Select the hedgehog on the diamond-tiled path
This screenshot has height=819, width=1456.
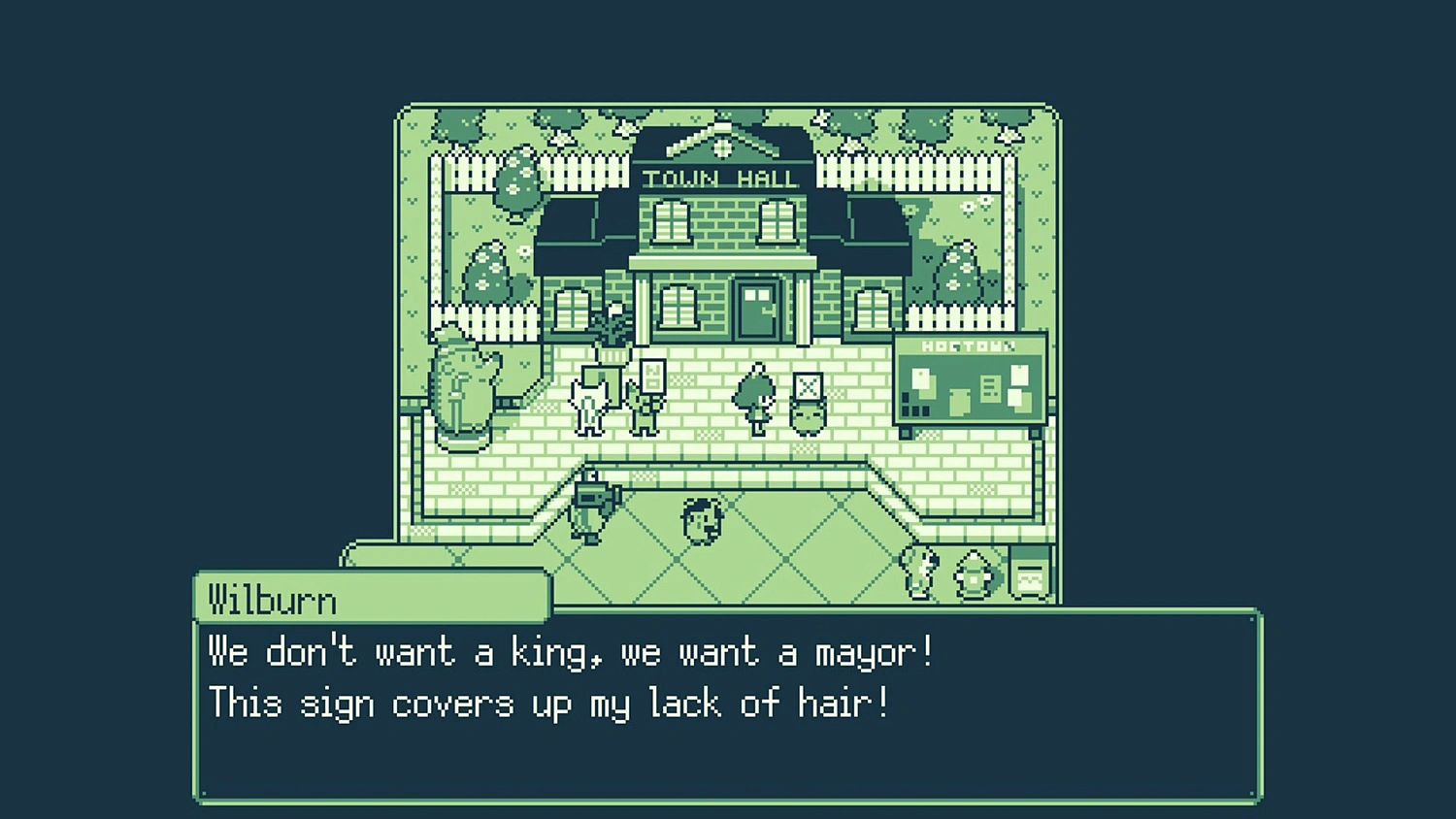click(x=701, y=522)
